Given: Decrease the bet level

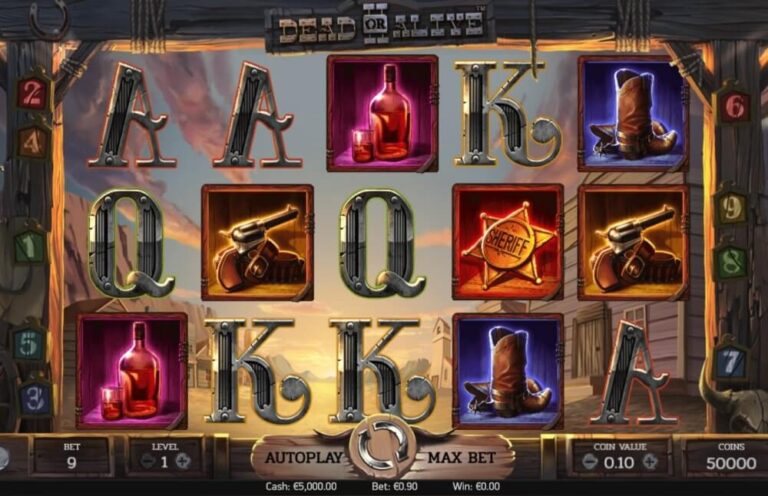Looking at the screenshot, I should 147,462.
